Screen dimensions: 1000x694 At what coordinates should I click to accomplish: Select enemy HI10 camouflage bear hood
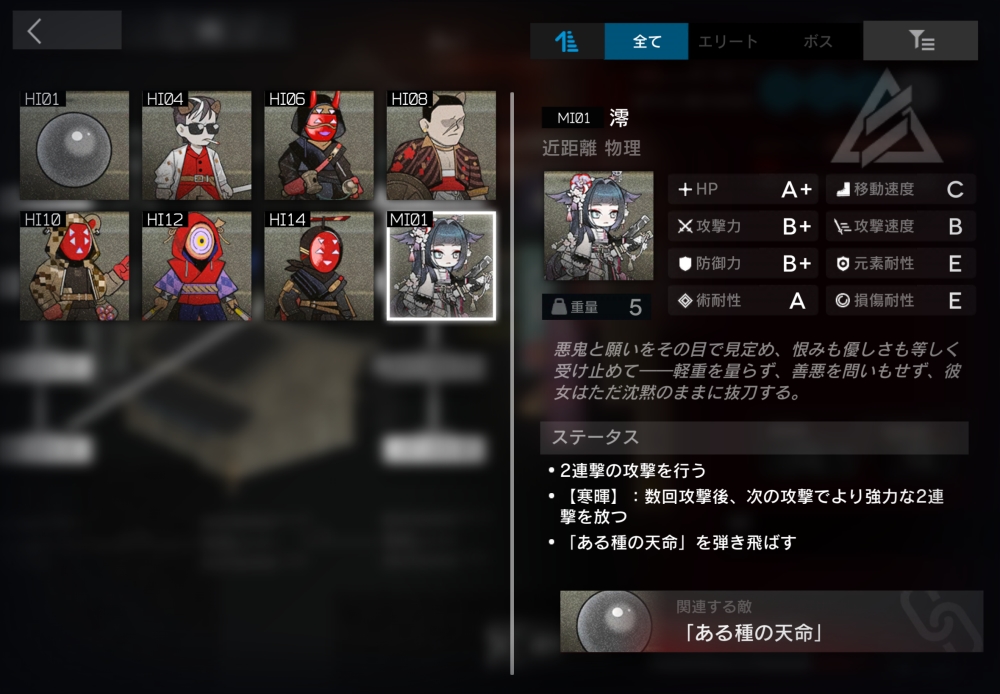pyautogui.click(x=75, y=265)
